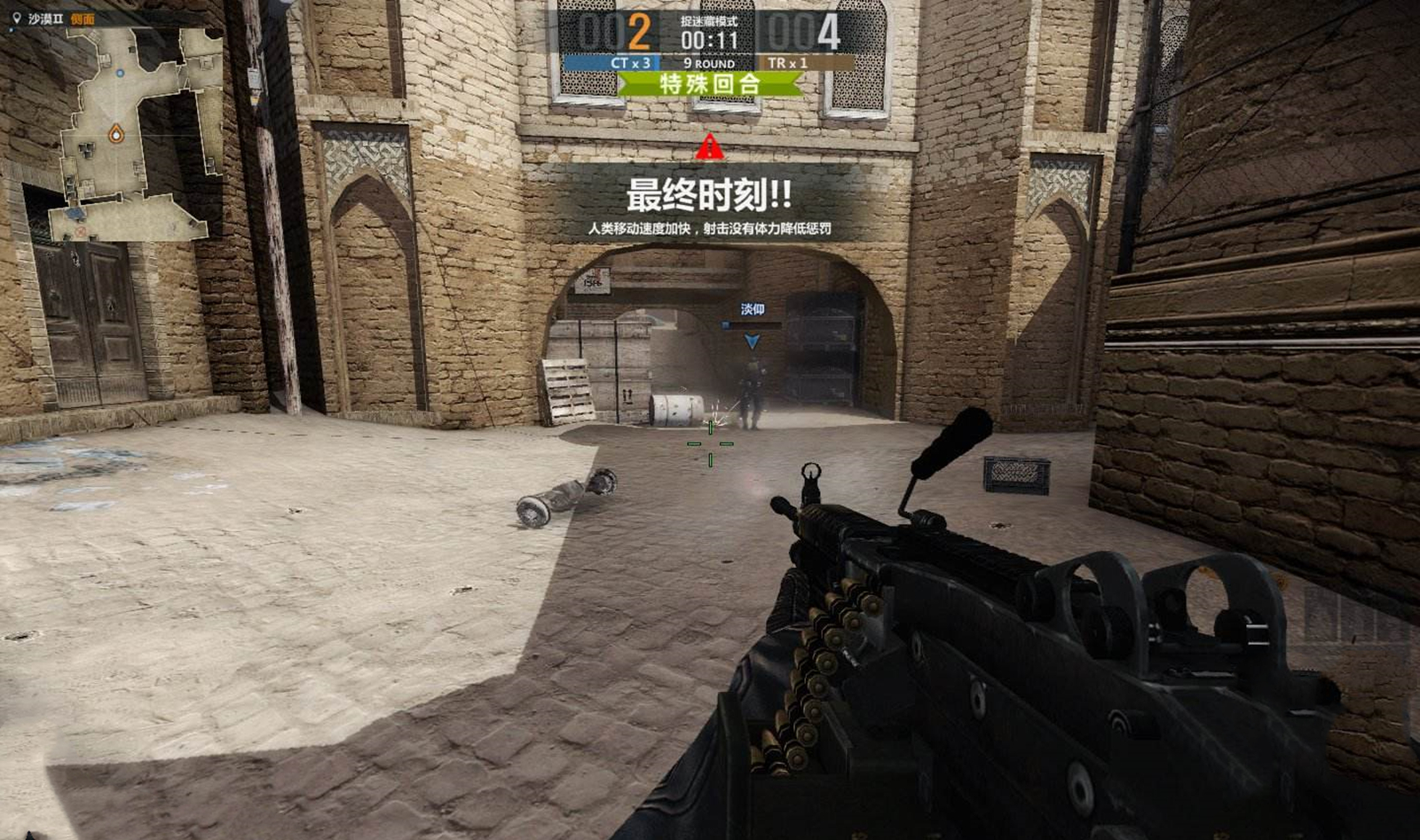
Task: Click the location pin icon beside 沙漠II
Action: (x=16, y=18)
